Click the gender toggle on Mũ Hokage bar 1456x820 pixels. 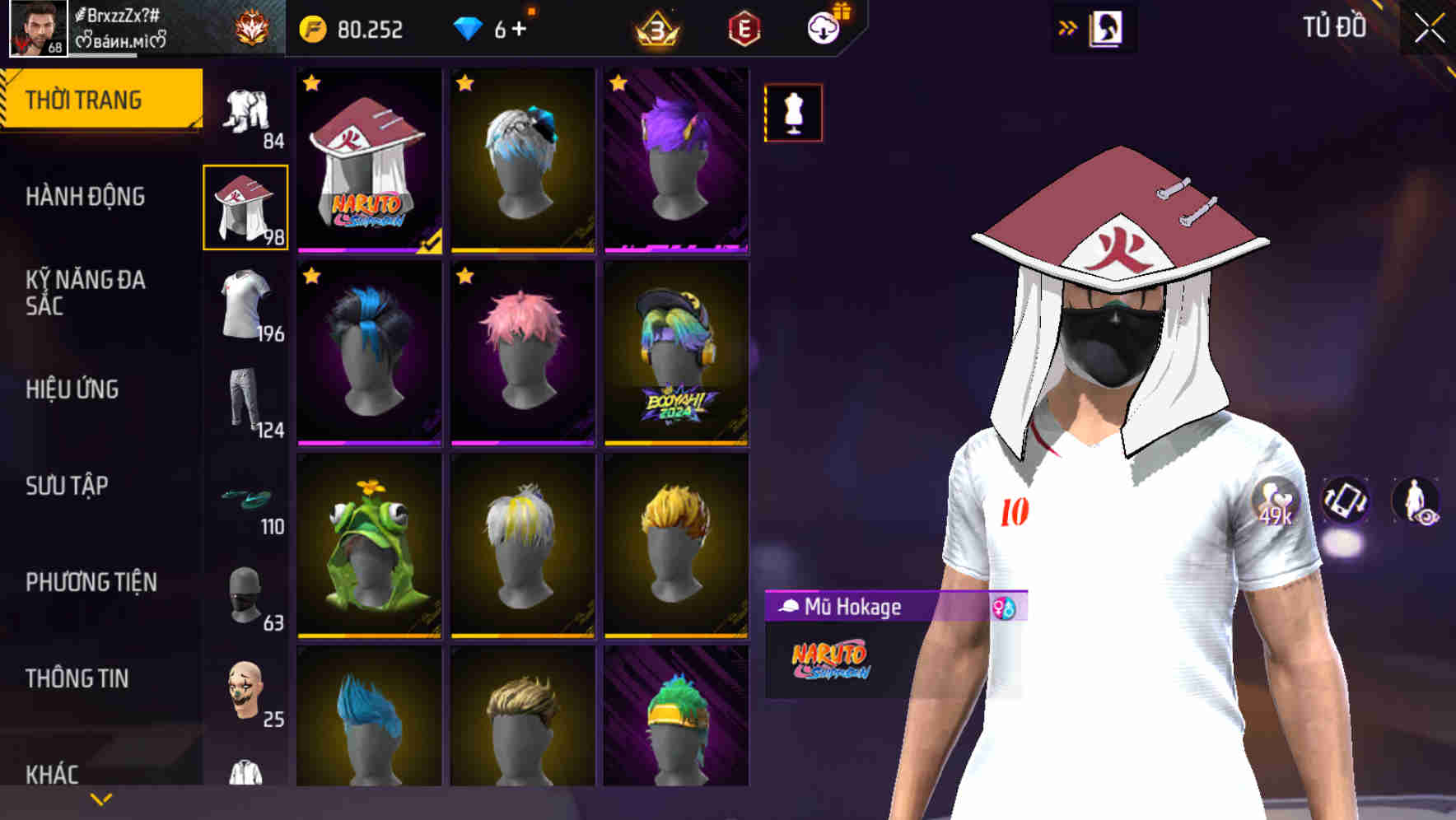[x=1004, y=608]
